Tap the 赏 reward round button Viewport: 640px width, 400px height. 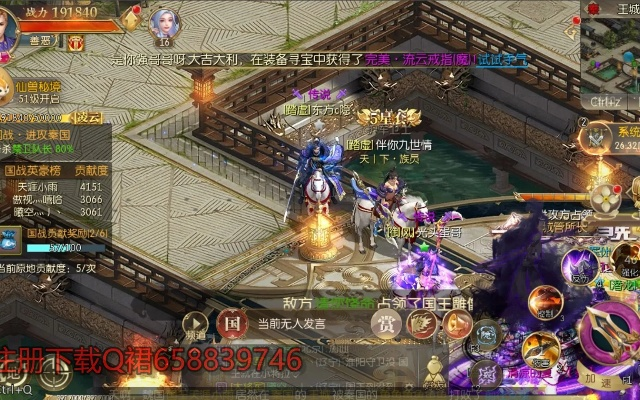click(x=388, y=324)
